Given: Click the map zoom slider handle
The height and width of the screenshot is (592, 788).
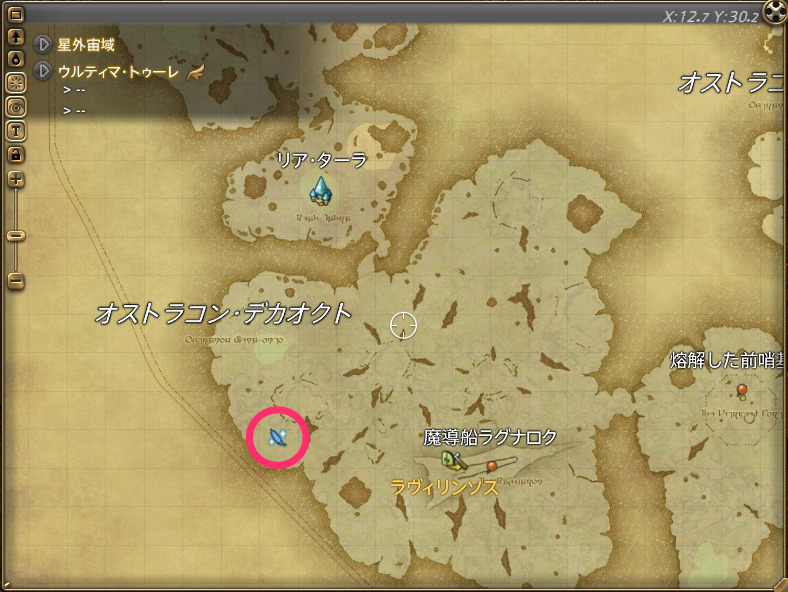Looking at the screenshot, I should point(16,236).
